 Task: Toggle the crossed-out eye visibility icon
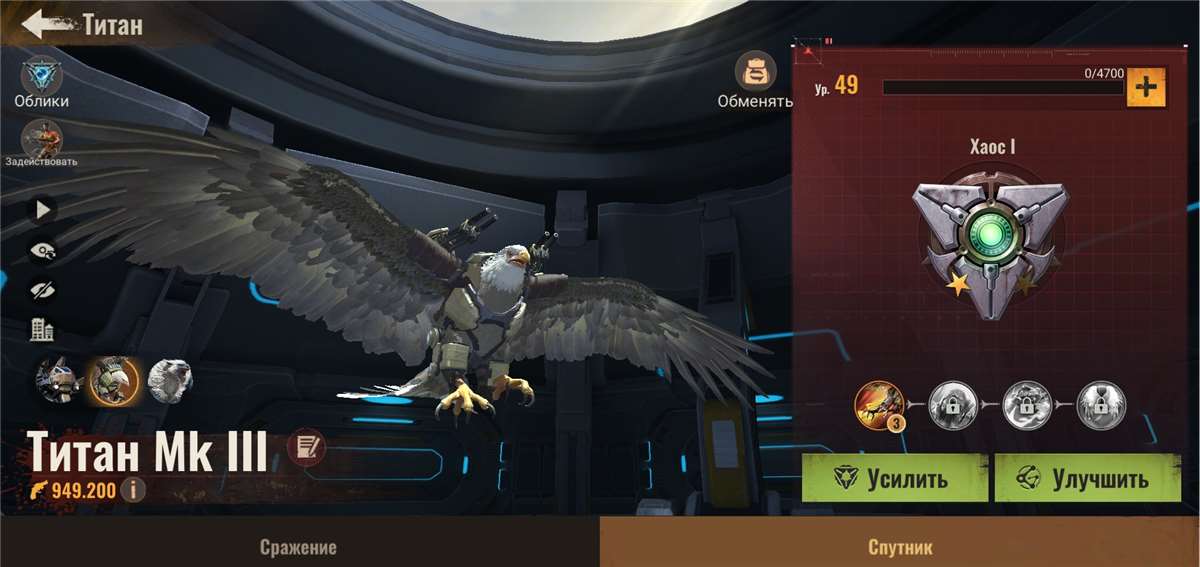(x=43, y=290)
